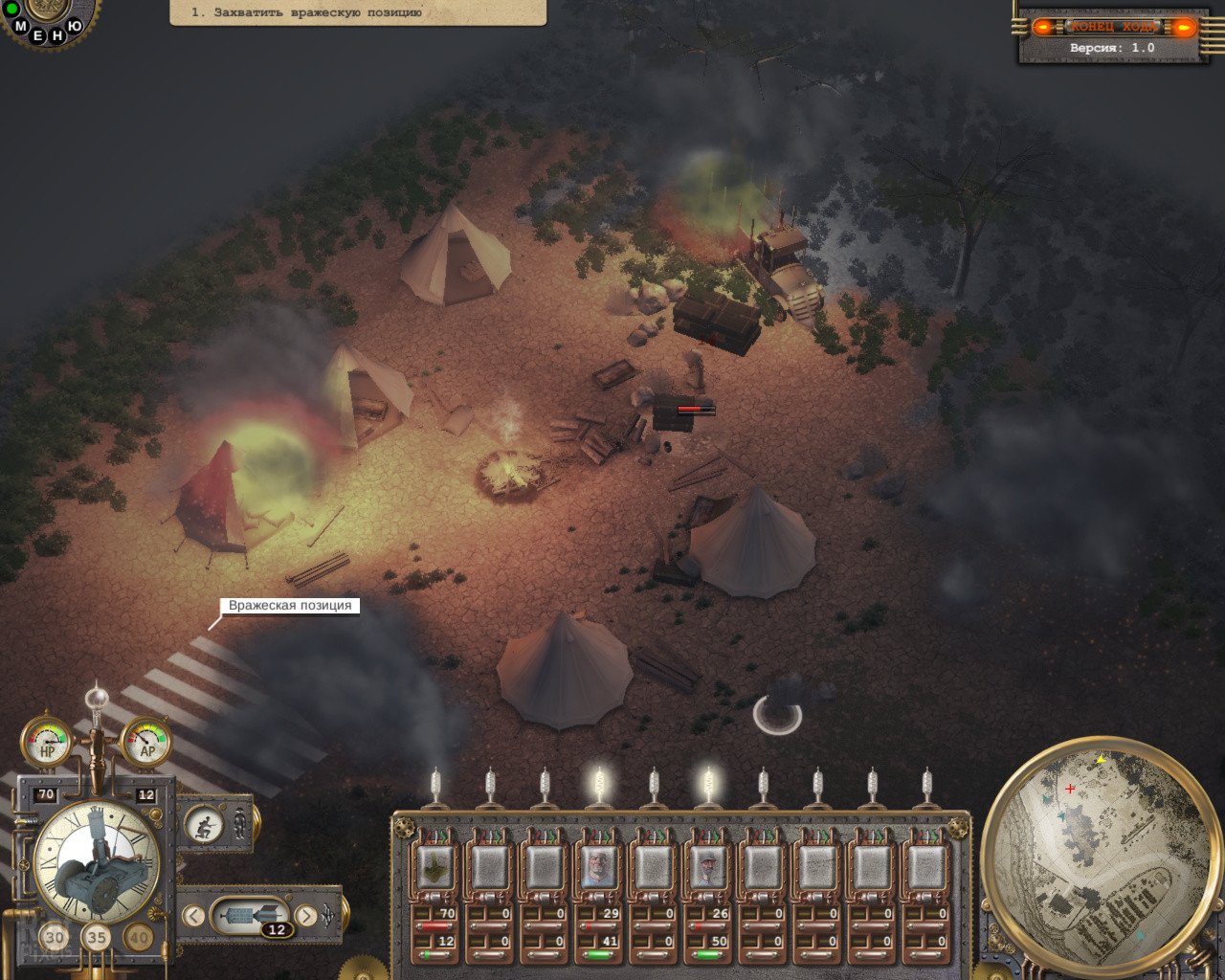This screenshot has width=1225, height=980.
Task: Select the shell ammunition slot
Action: point(250,917)
